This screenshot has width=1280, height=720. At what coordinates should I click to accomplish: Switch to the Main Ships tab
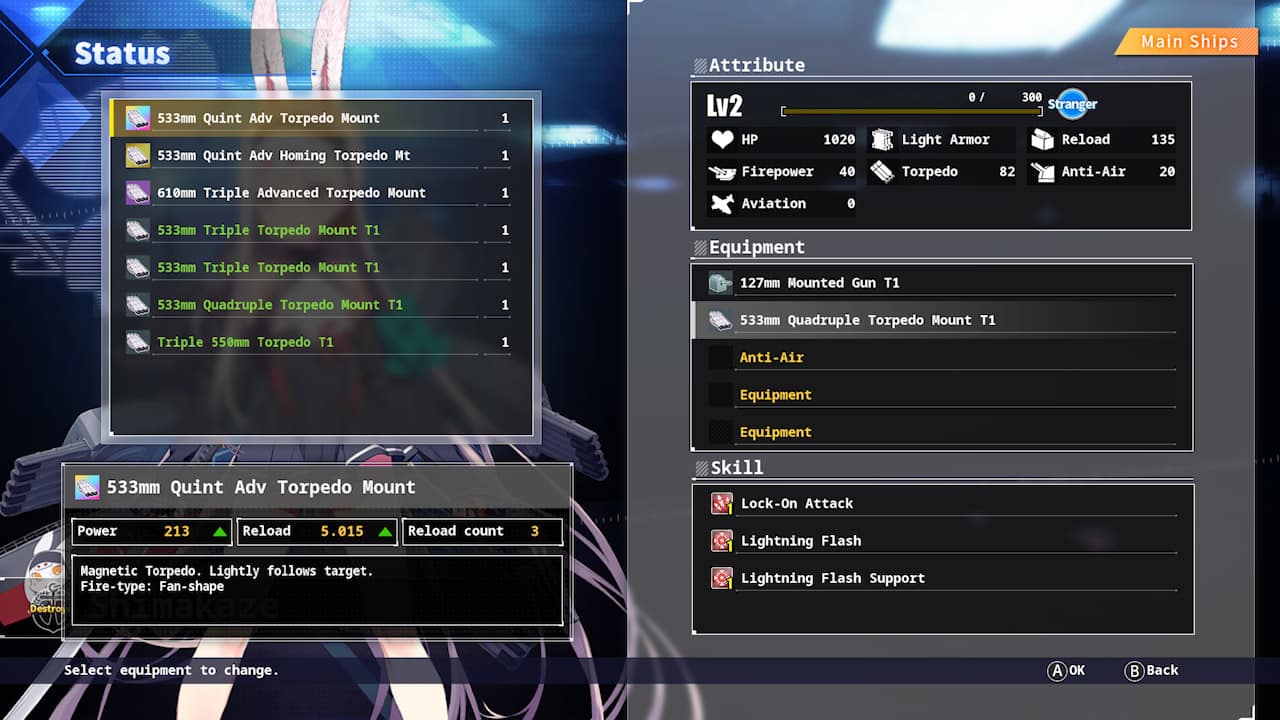point(1191,41)
